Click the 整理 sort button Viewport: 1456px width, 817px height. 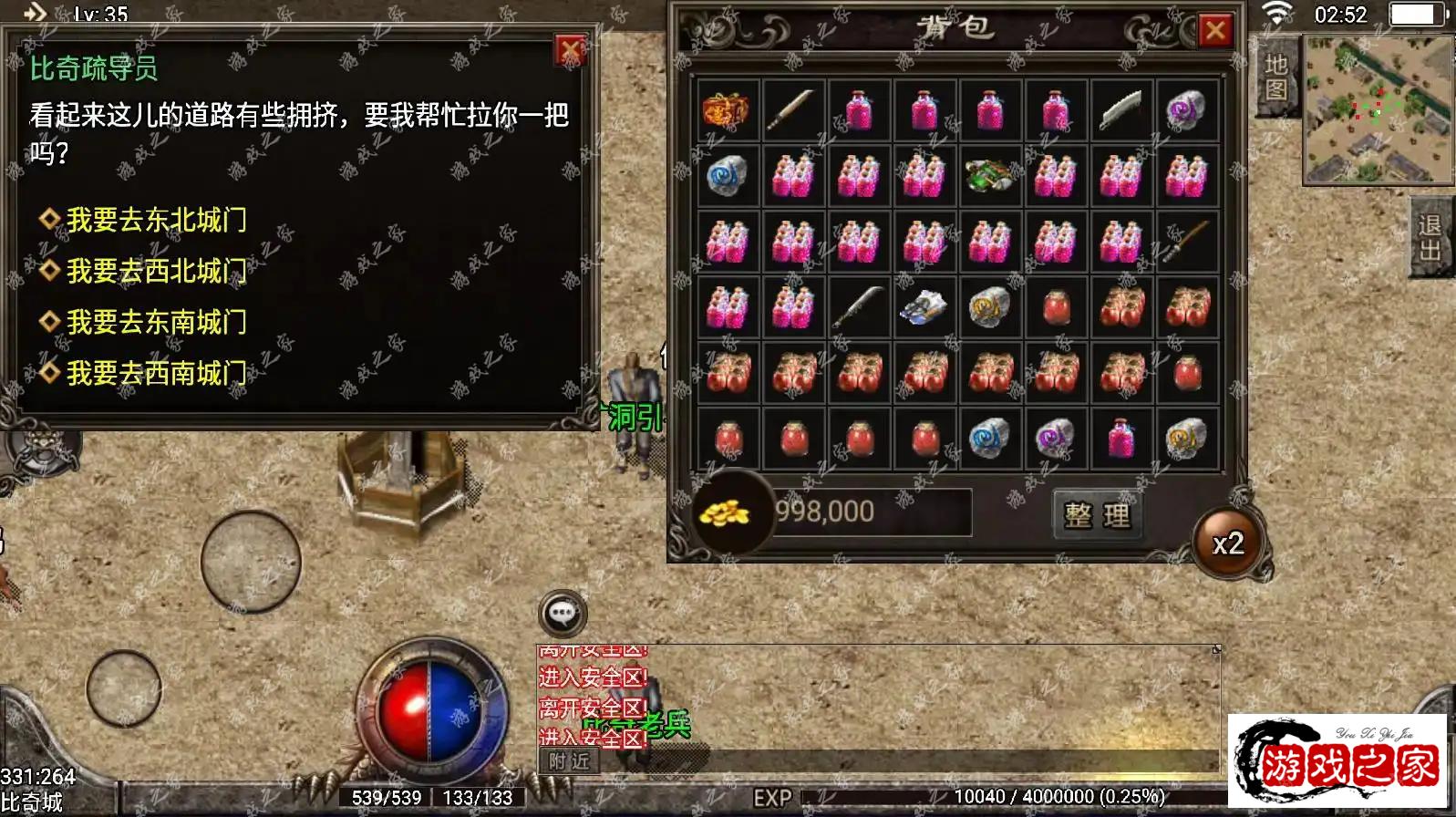[1097, 516]
